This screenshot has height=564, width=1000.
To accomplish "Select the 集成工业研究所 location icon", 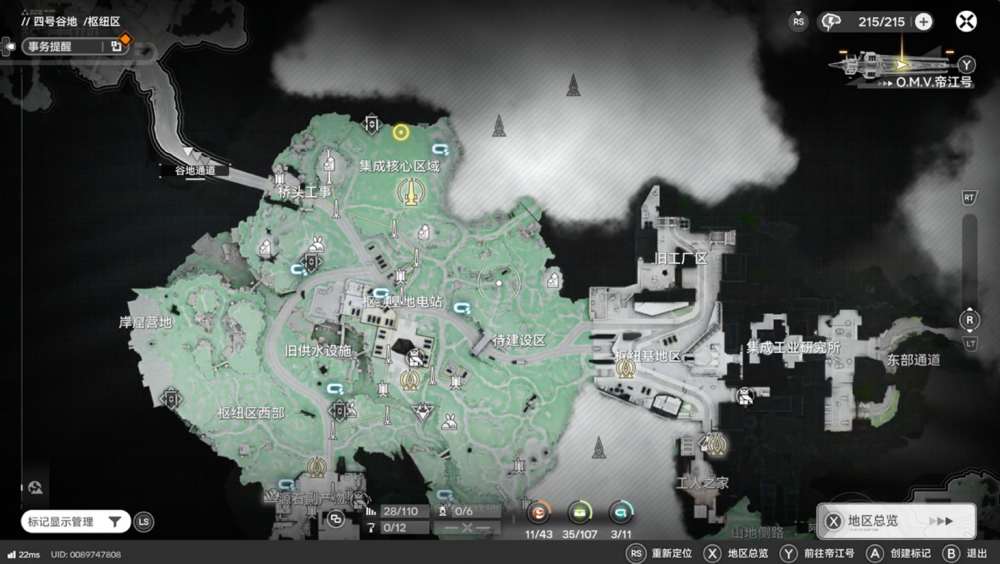I will click(x=745, y=396).
